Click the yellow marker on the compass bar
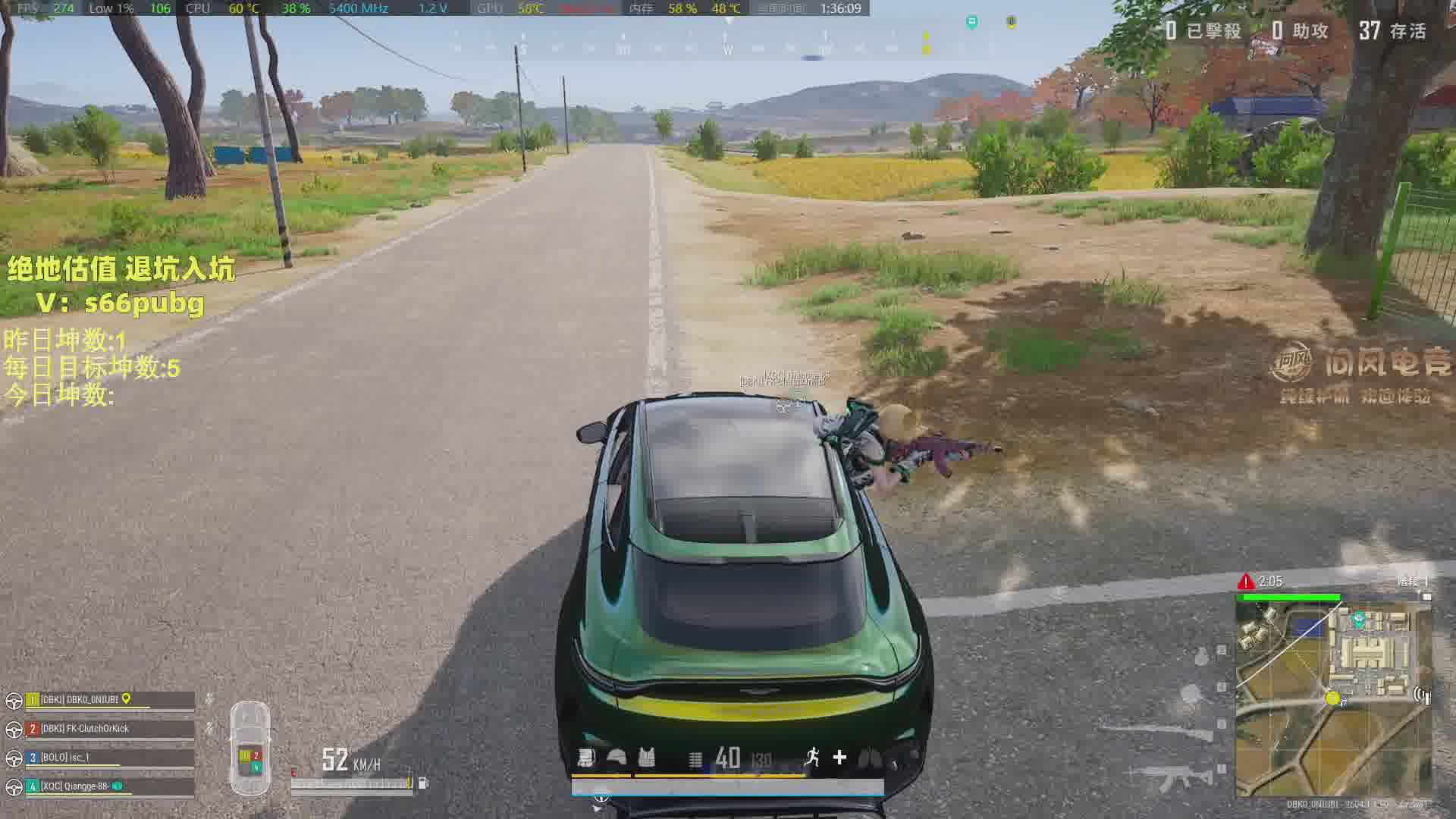 pyautogui.click(x=925, y=43)
